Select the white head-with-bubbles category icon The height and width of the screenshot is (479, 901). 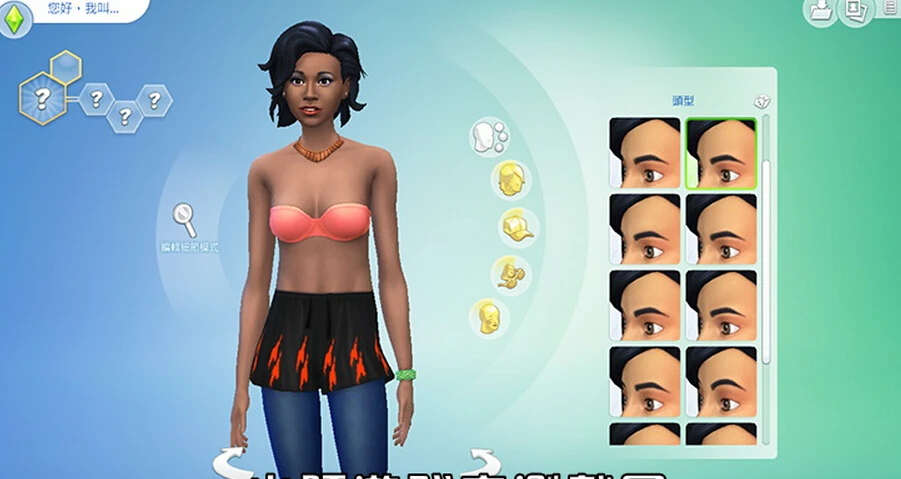[x=489, y=137]
